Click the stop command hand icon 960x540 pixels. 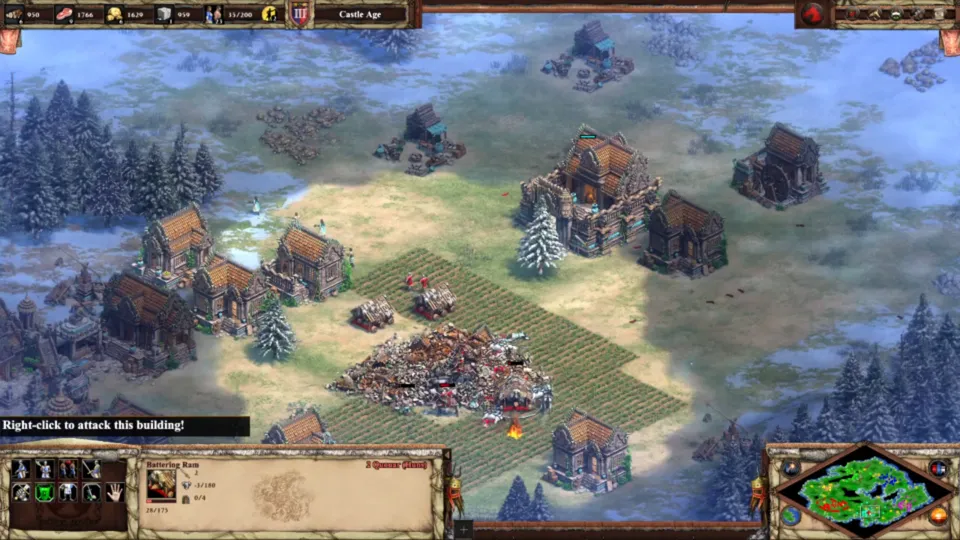click(x=114, y=492)
